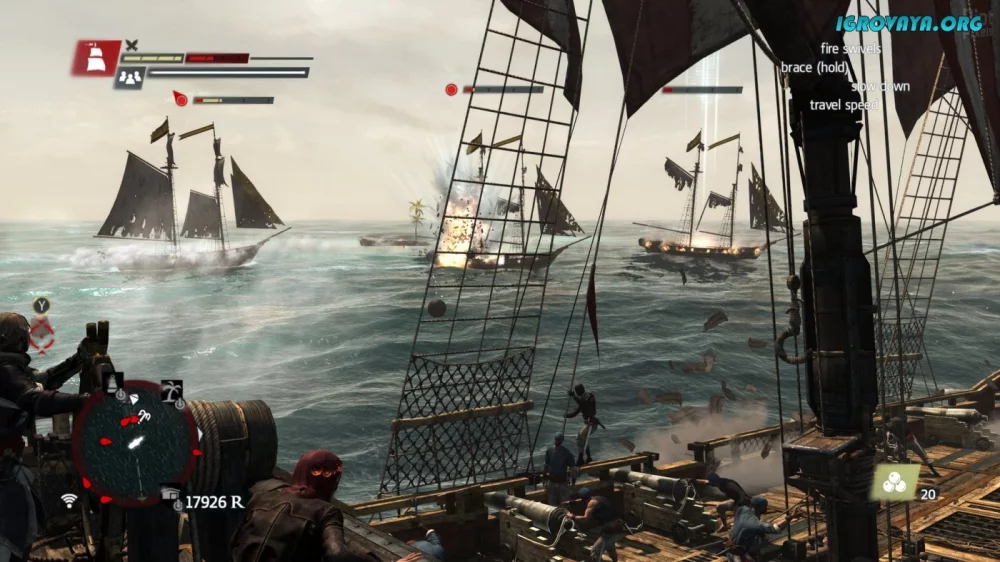Viewport: 1000px width, 562px height.
Task: Click the crossed swords combat icon
Action: [x=132, y=45]
